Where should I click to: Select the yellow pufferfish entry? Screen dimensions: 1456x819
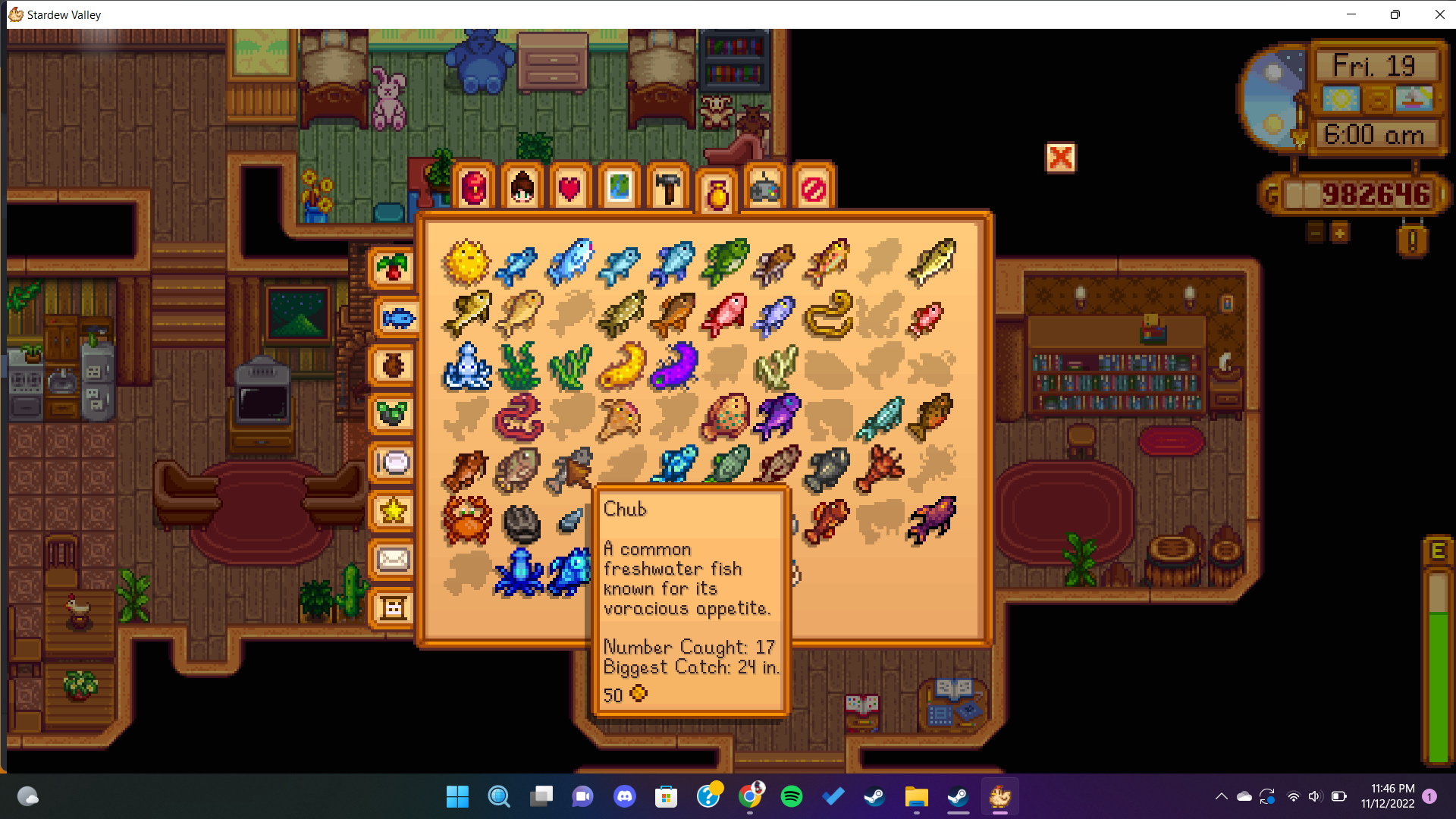[466, 262]
